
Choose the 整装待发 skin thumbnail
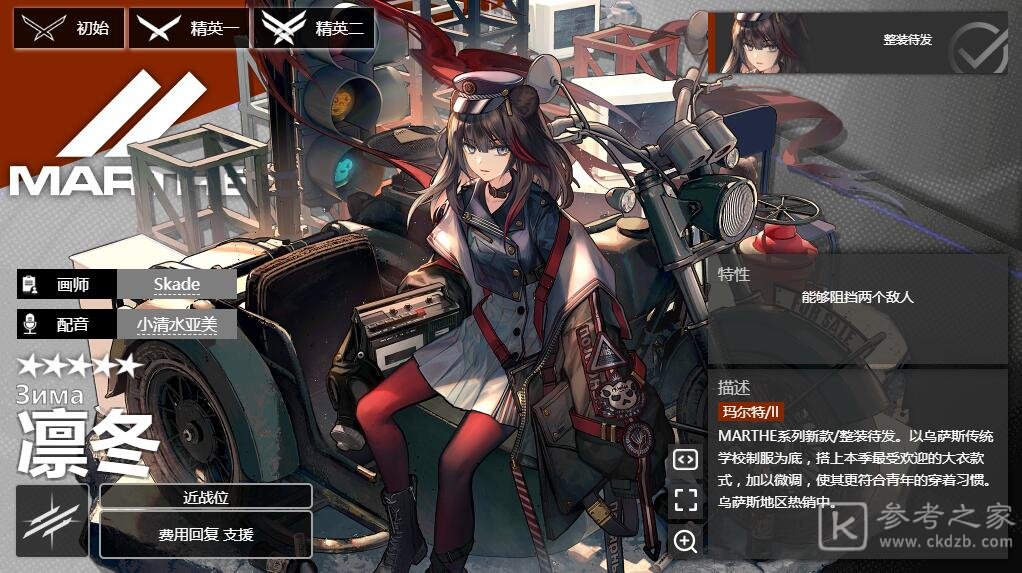[x=857, y=42]
